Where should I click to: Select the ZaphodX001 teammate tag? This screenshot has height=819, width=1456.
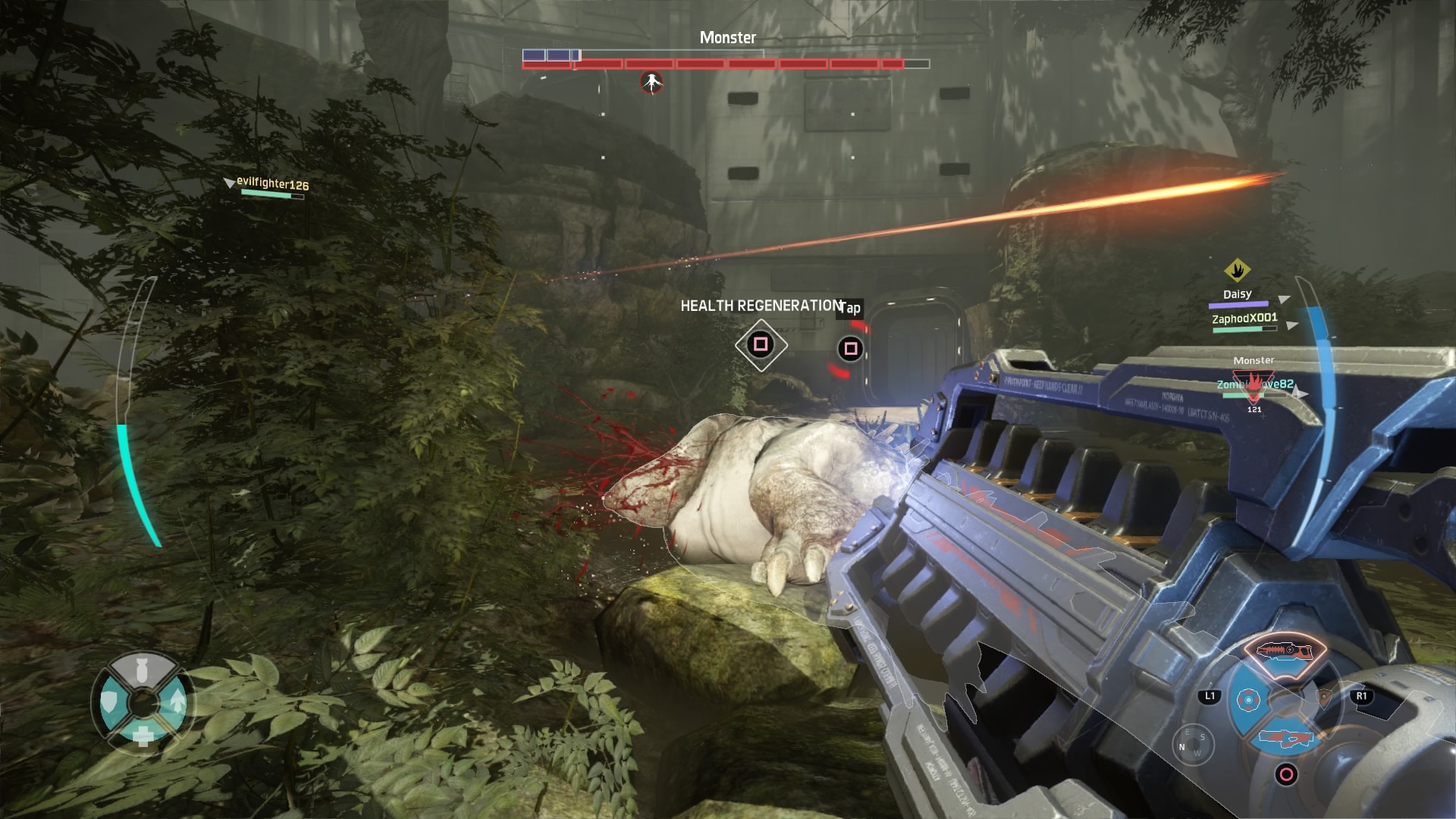tap(1244, 318)
